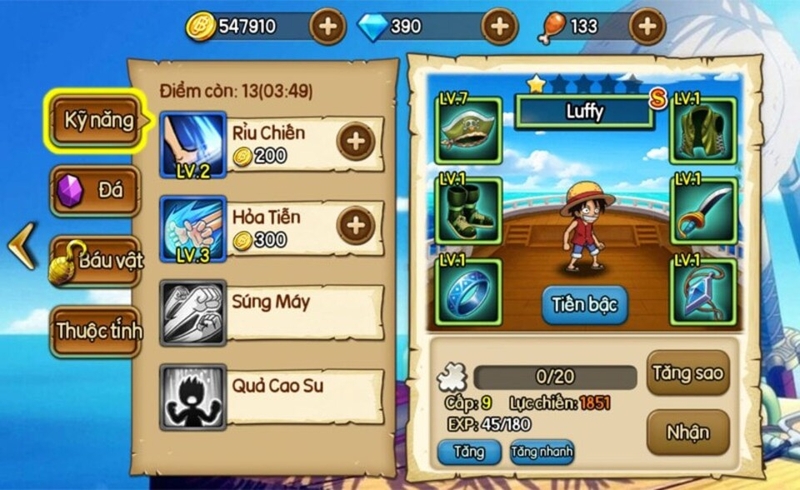Screen dimensions: 800x490
Task: Show the Thuộc tính attributes tab
Action: tap(98, 330)
